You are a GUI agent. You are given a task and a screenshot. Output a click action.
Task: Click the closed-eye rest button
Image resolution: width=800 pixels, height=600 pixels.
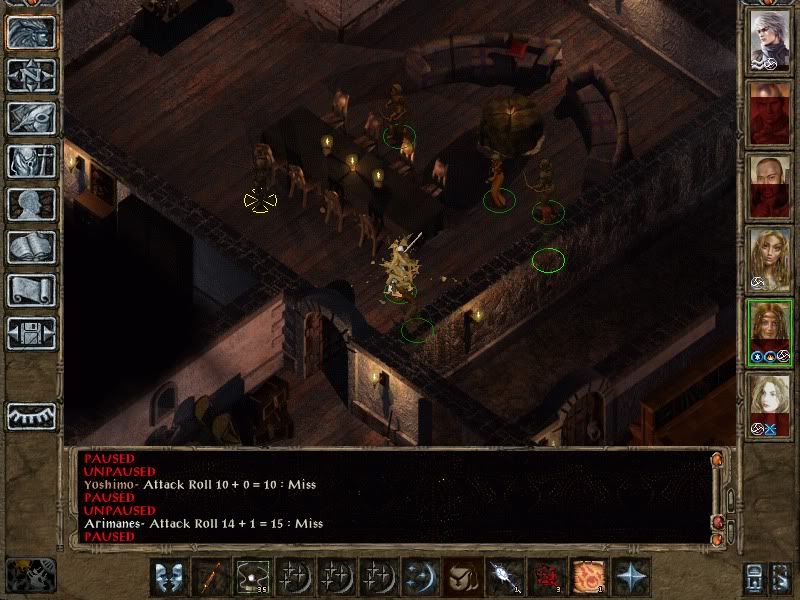(31, 415)
